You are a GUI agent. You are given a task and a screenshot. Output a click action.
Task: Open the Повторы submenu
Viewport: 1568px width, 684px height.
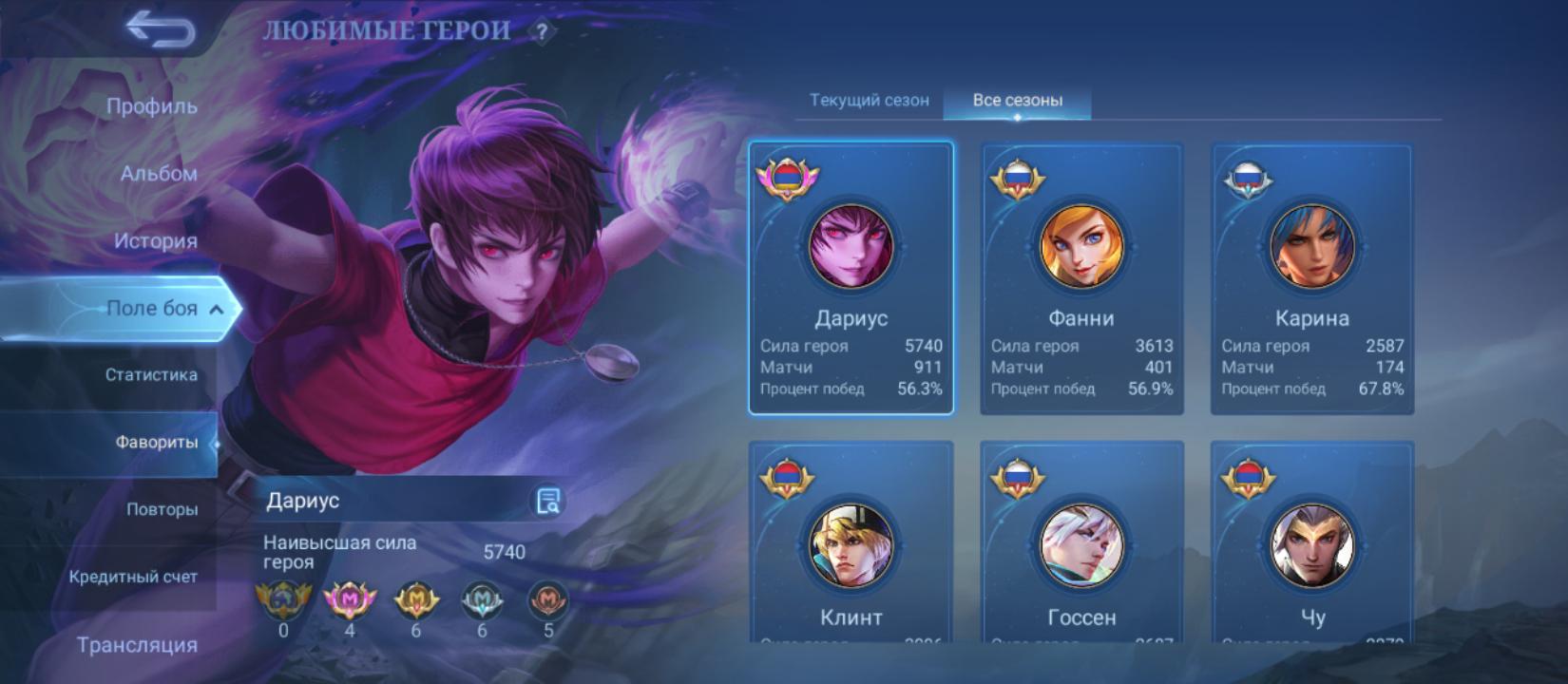(162, 510)
